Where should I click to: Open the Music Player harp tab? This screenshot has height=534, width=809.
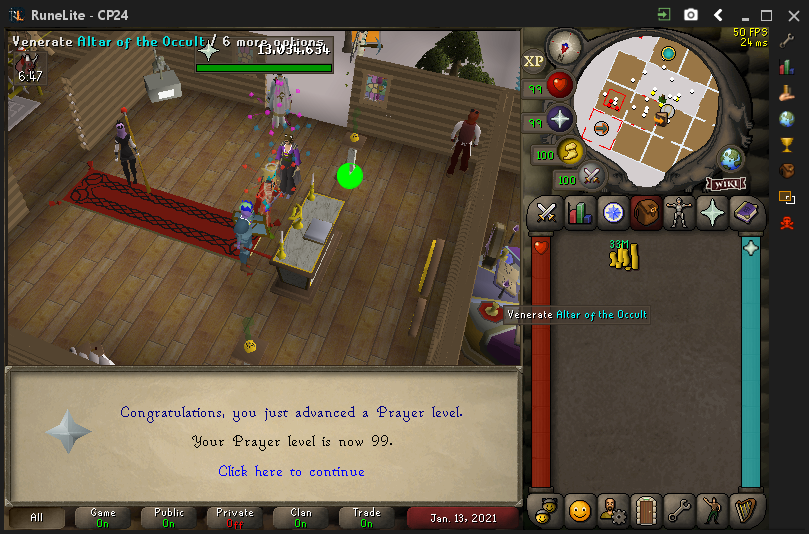coord(745,510)
